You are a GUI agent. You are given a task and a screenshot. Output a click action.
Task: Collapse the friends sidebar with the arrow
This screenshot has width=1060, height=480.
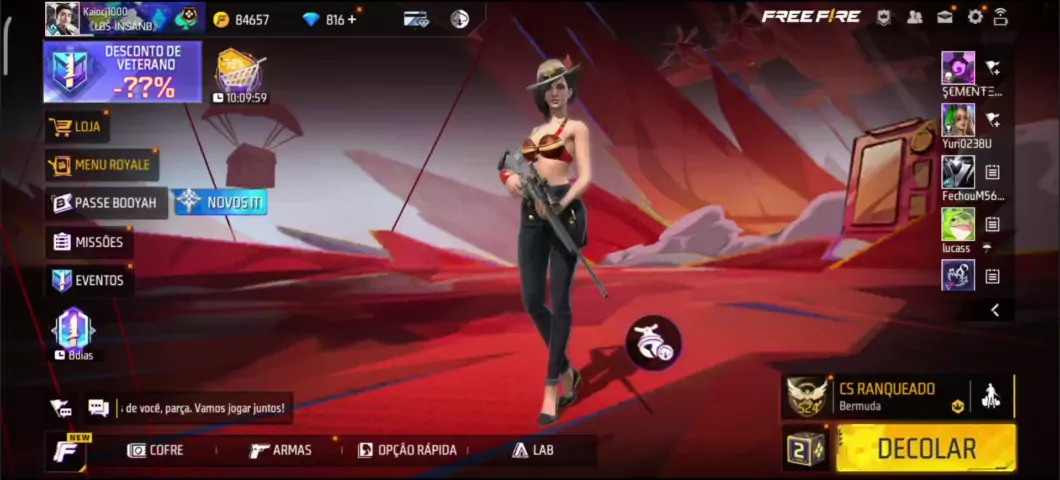pyautogui.click(x=994, y=310)
